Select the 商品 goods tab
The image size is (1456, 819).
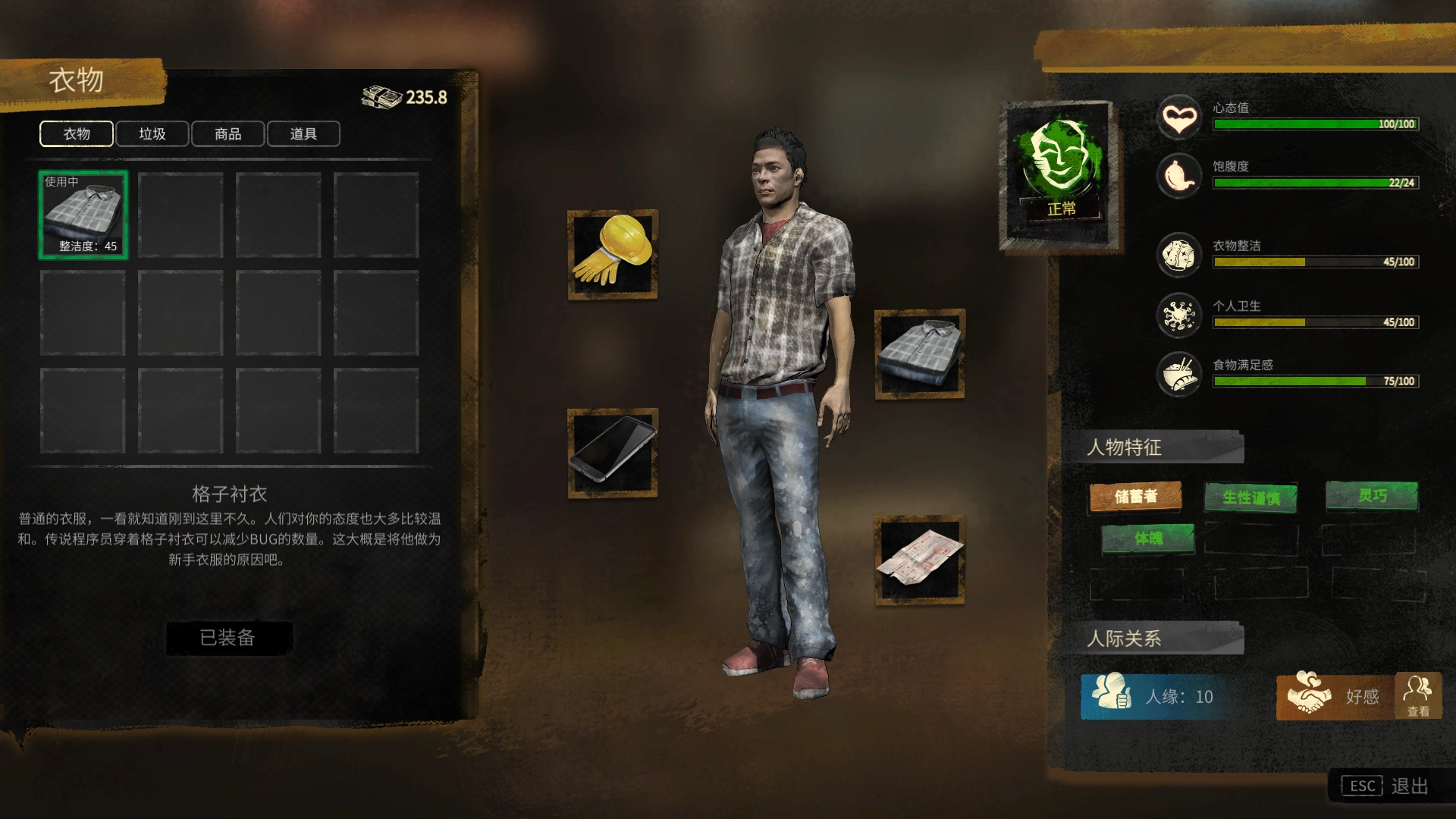coord(227,134)
